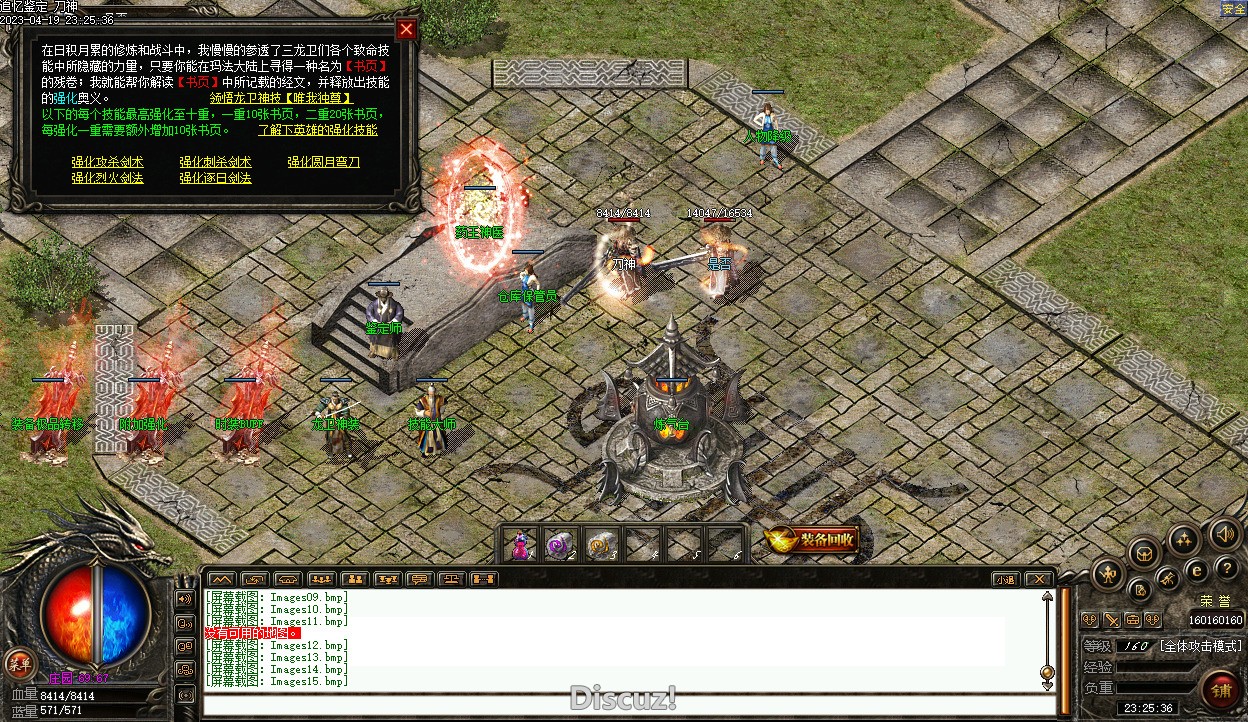Select the purple scroll in the quick bar
1248x722 pixels.
[559, 545]
